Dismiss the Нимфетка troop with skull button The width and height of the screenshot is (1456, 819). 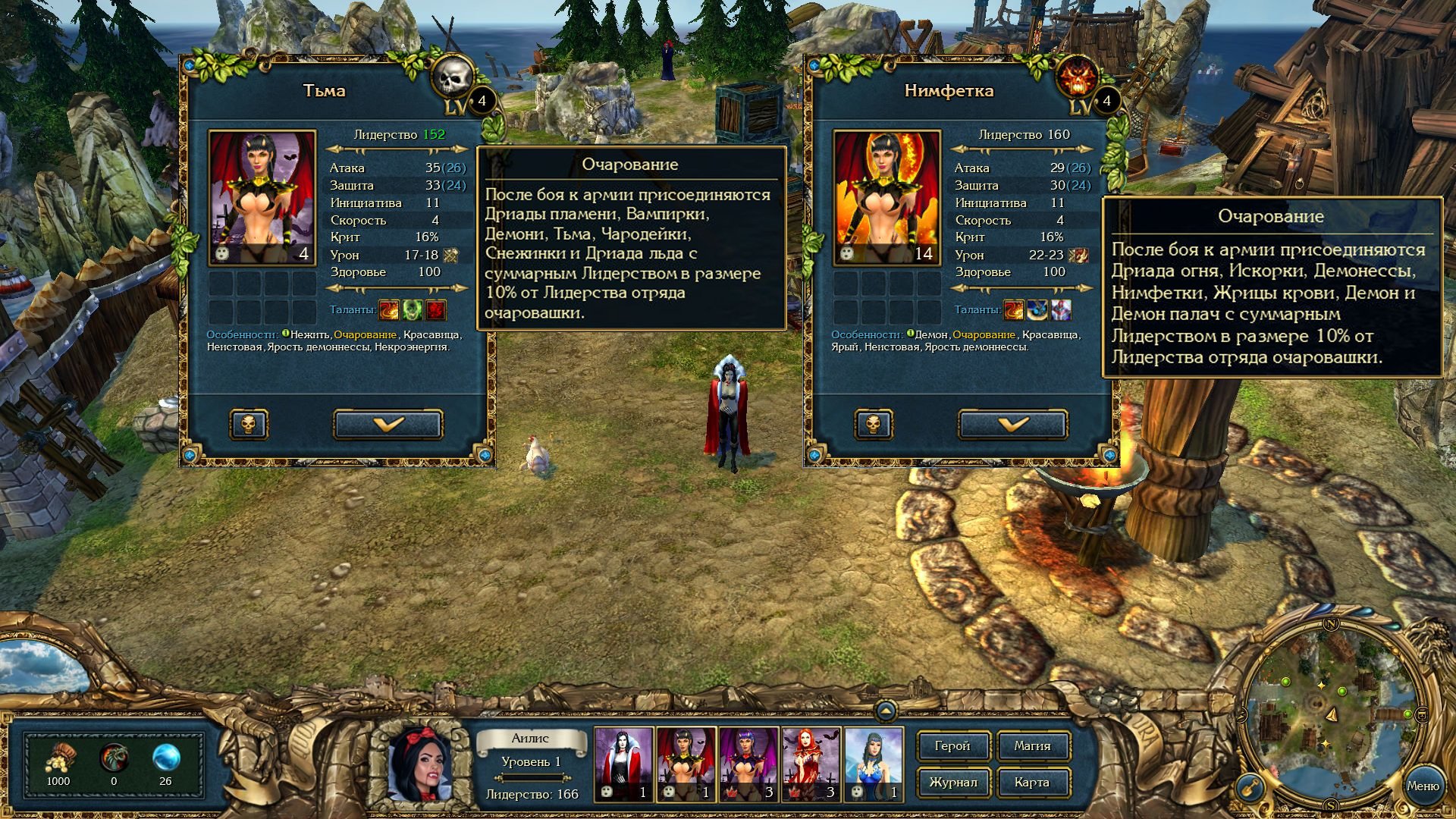pyautogui.click(x=874, y=425)
